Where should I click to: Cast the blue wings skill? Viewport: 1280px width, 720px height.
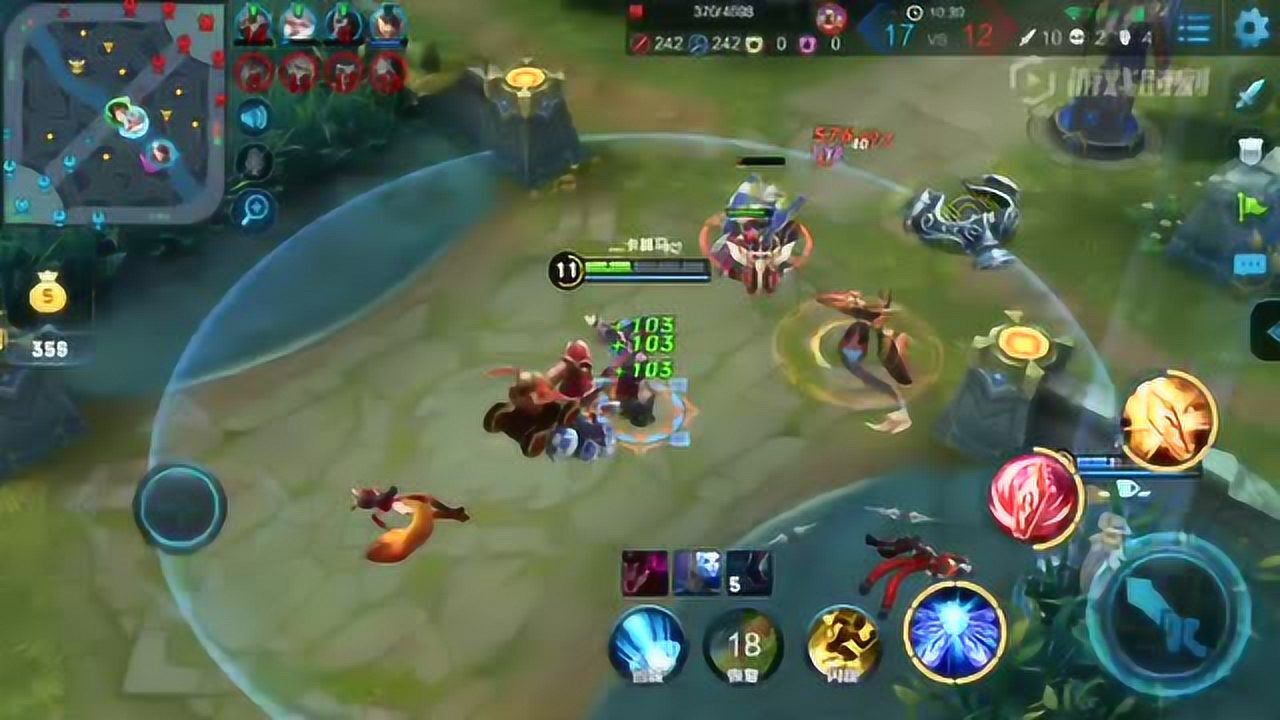point(954,630)
